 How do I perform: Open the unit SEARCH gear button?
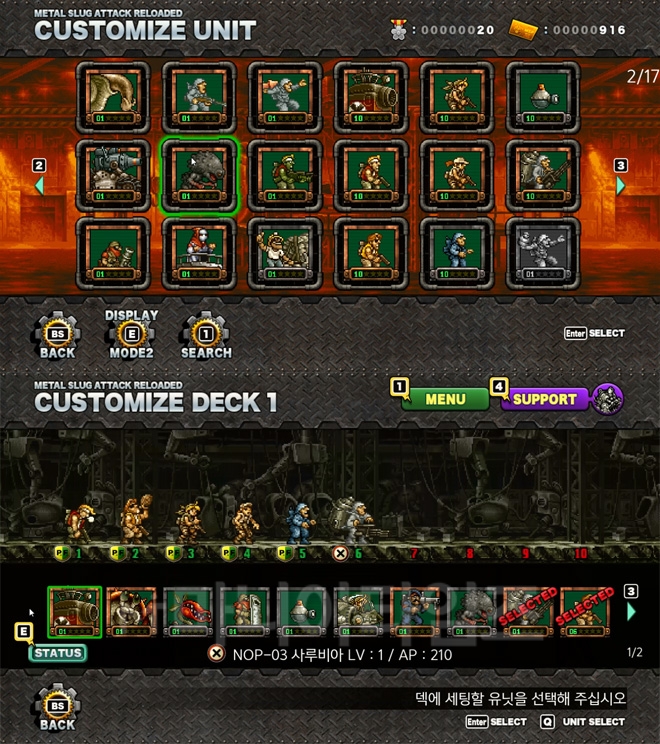point(206,335)
